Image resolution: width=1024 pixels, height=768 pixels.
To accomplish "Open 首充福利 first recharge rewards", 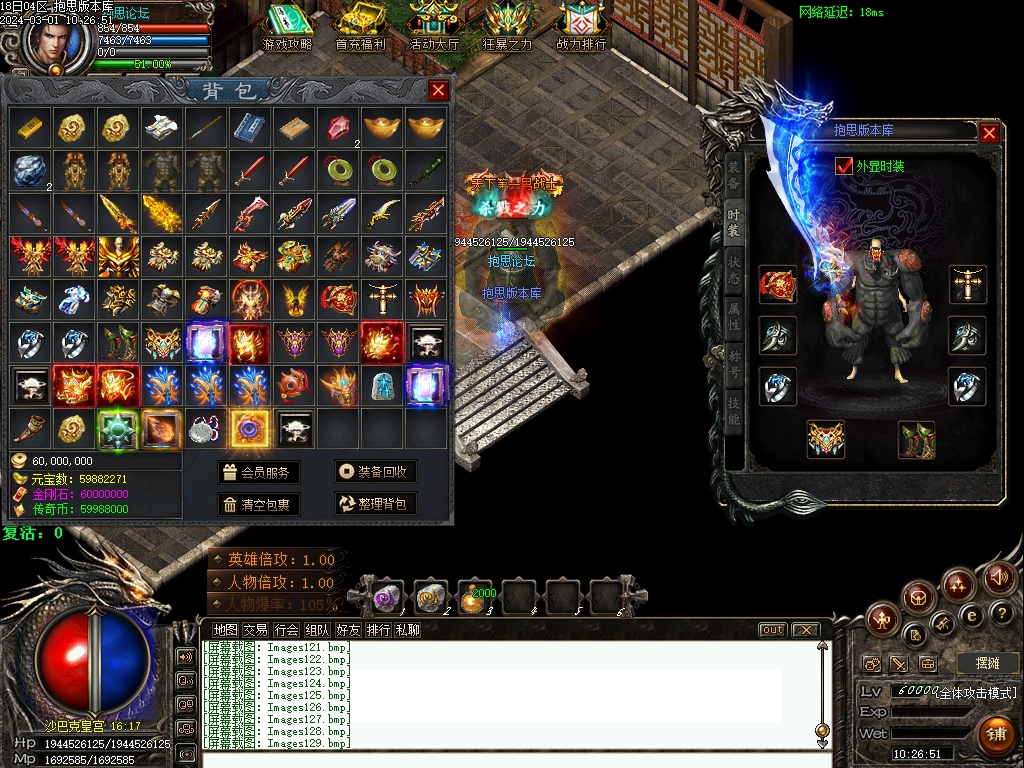I will [x=360, y=27].
